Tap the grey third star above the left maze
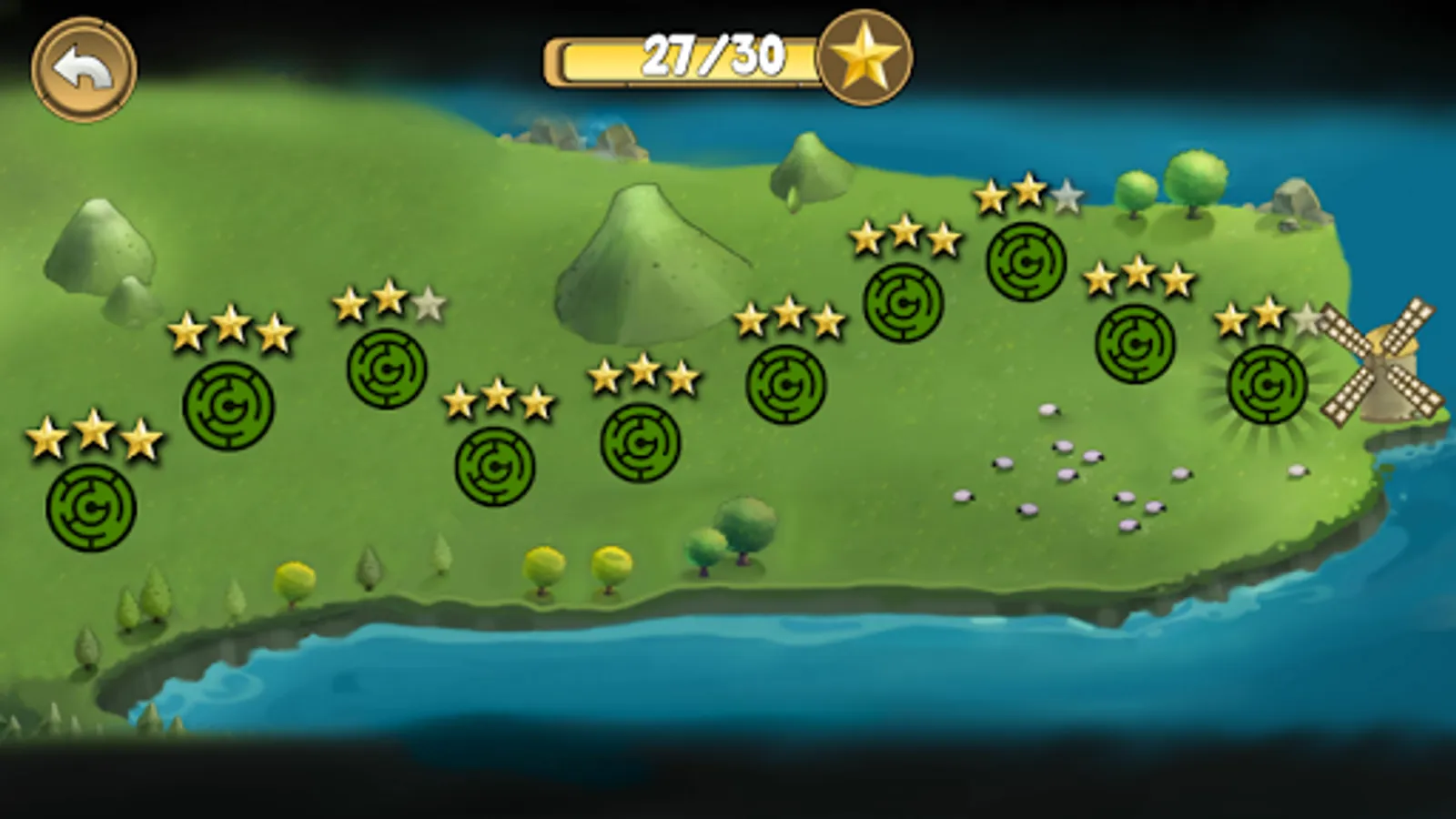Image resolution: width=1456 pixels, height=819 pixels. (x=428, y=305)
